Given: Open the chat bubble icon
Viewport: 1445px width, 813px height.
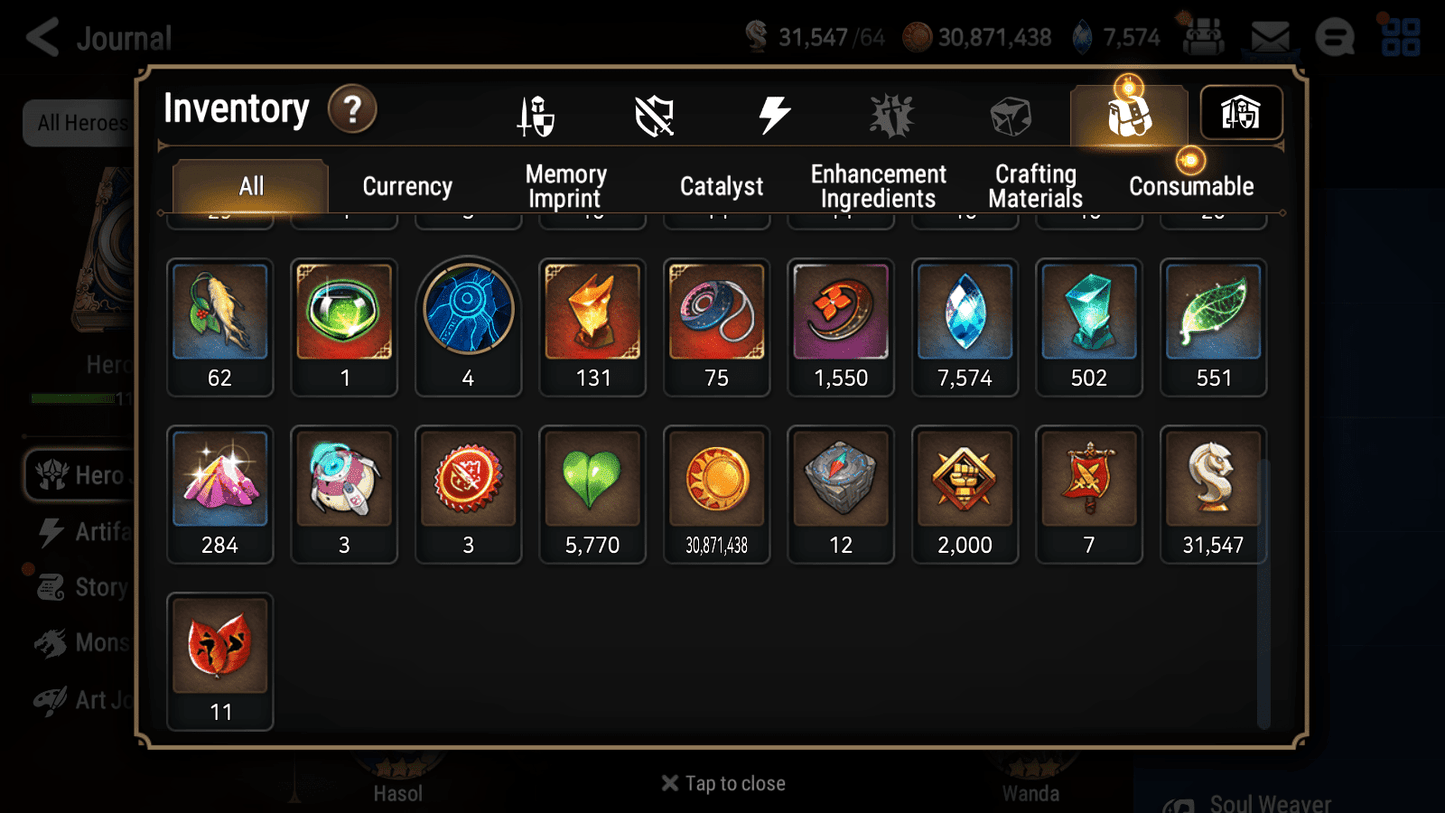Looking at the screenshot, I should coord(1334,36).
